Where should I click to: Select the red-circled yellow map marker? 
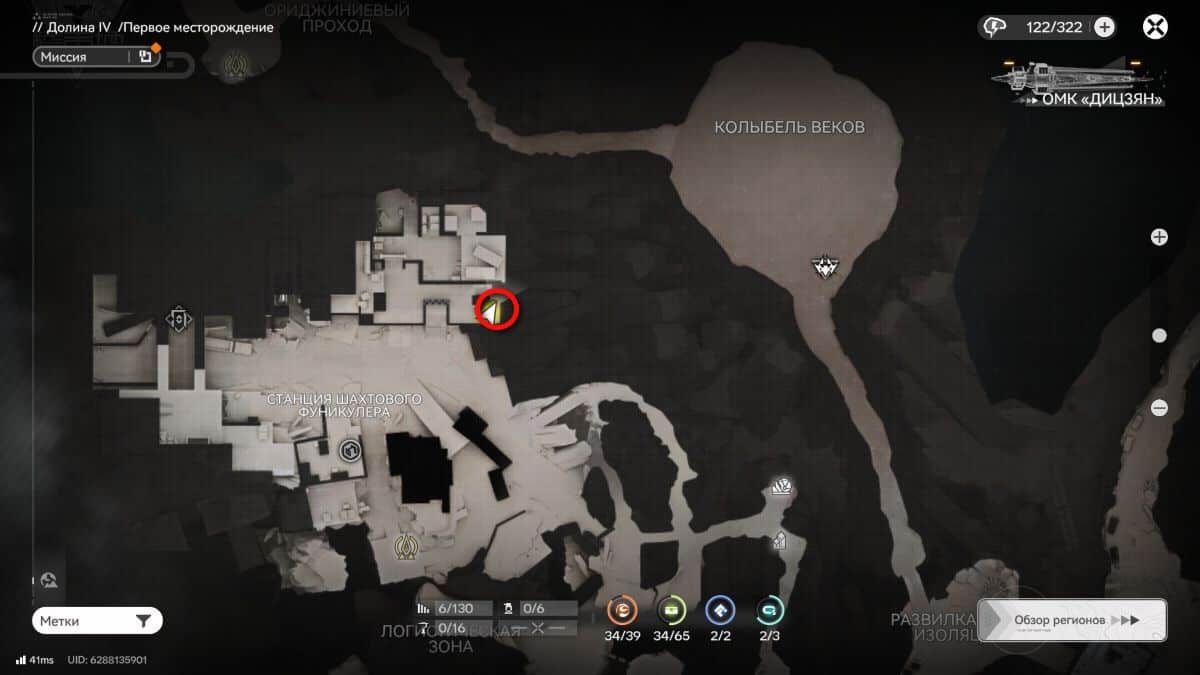click(x=496, y=309)
